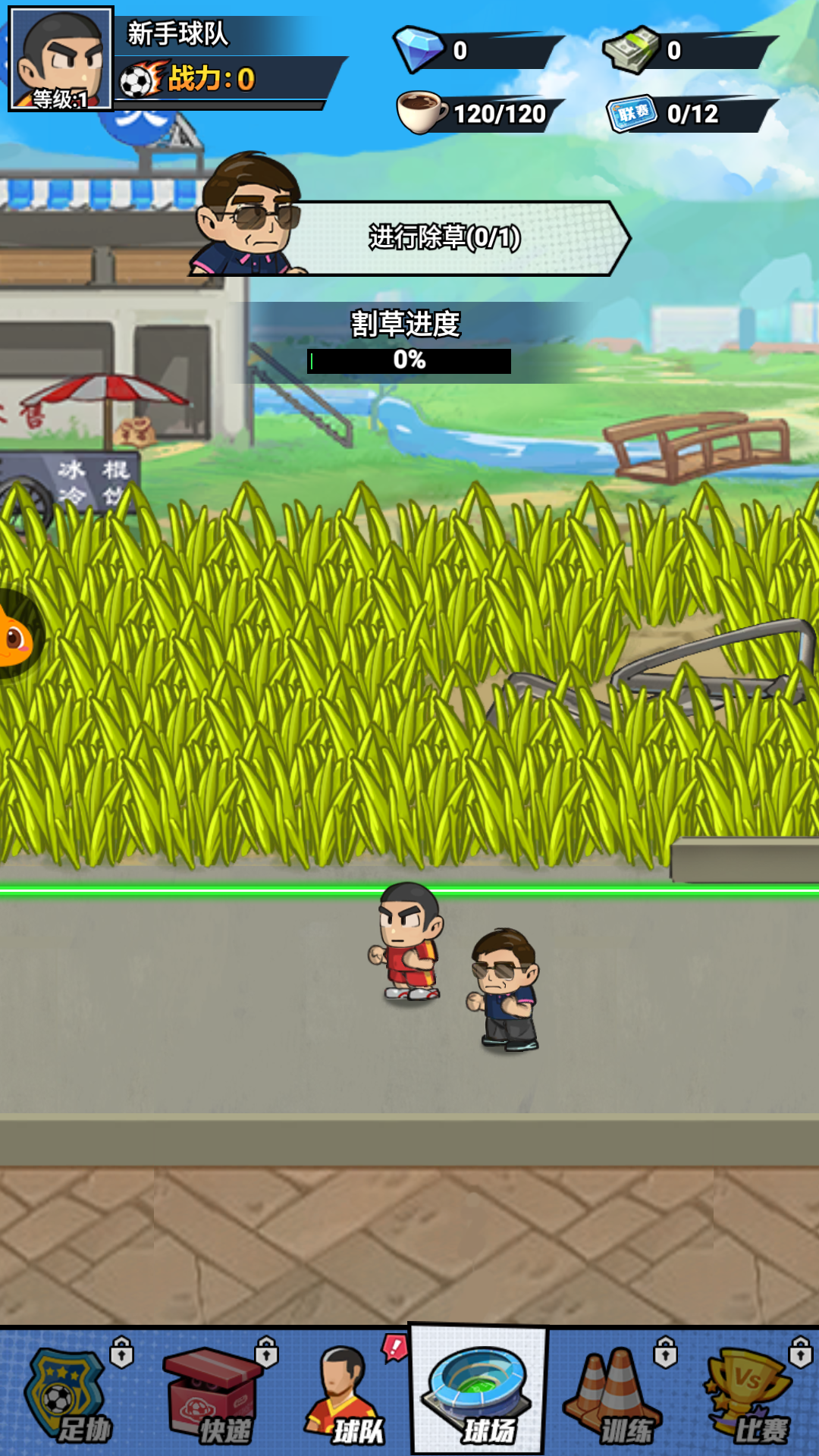Viewport: 819px width, 1456px height.
Task: Tap the blue diamond currency icon
Action: 419,49
